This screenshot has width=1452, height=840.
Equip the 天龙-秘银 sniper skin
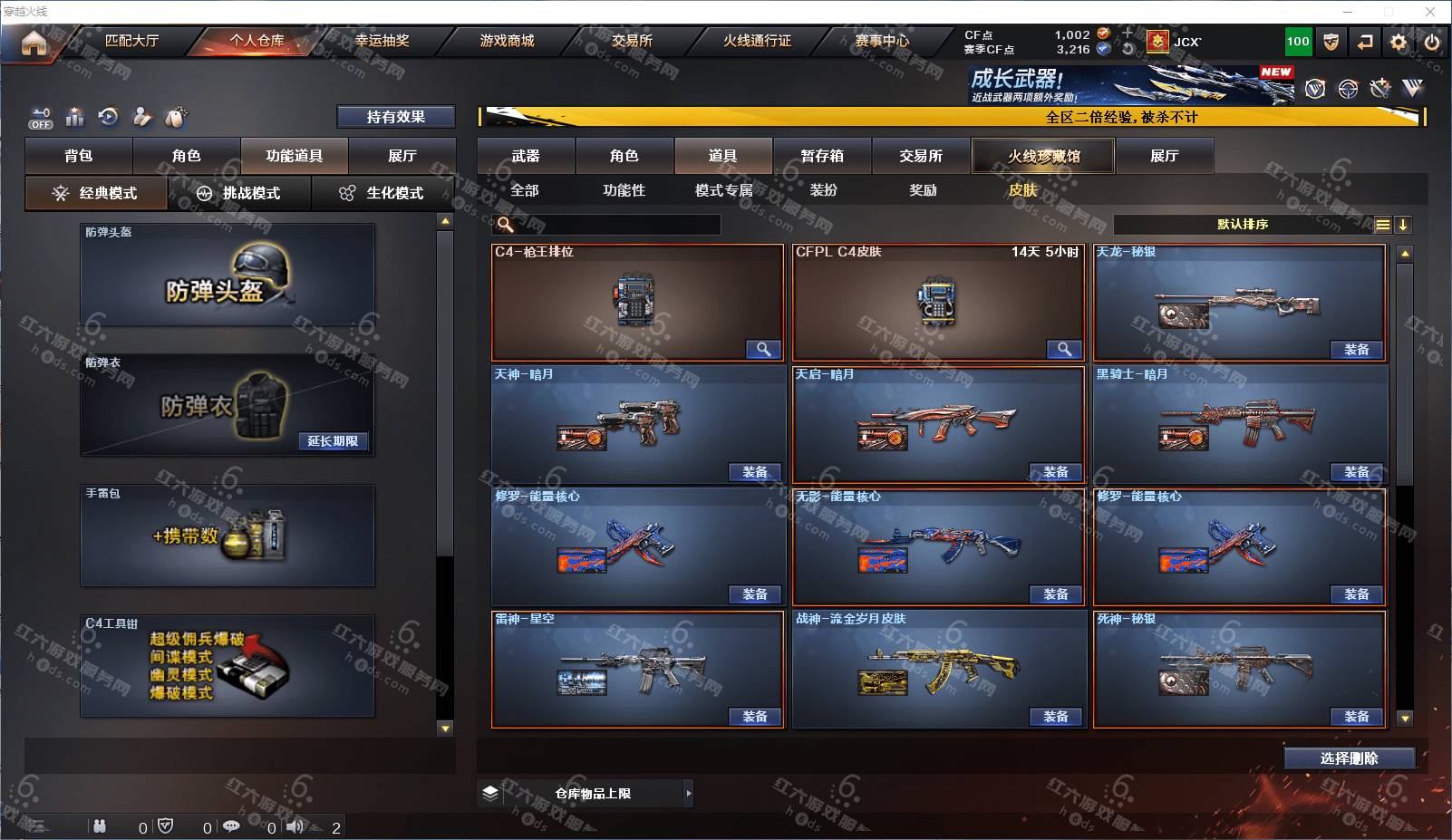pos(1356,350)
